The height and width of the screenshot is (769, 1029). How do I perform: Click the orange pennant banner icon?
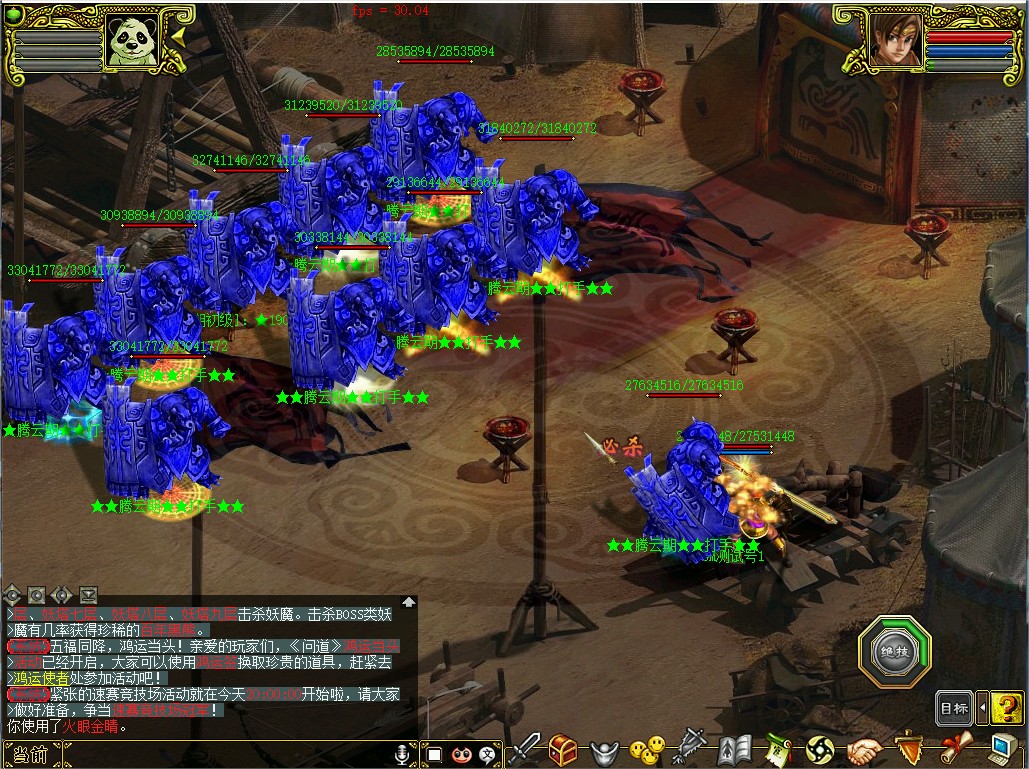pos(909,749)
